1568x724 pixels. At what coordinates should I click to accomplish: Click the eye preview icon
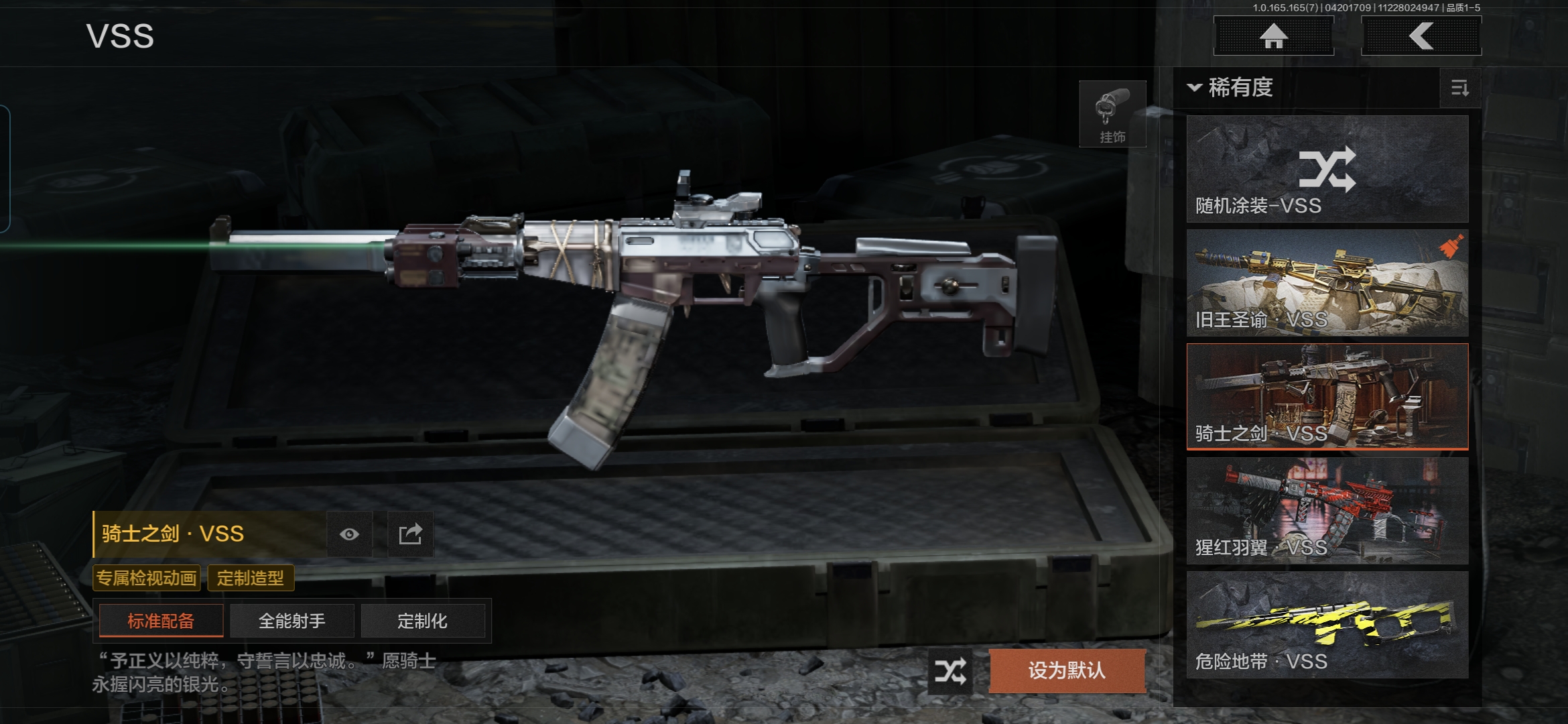[349, 534]
